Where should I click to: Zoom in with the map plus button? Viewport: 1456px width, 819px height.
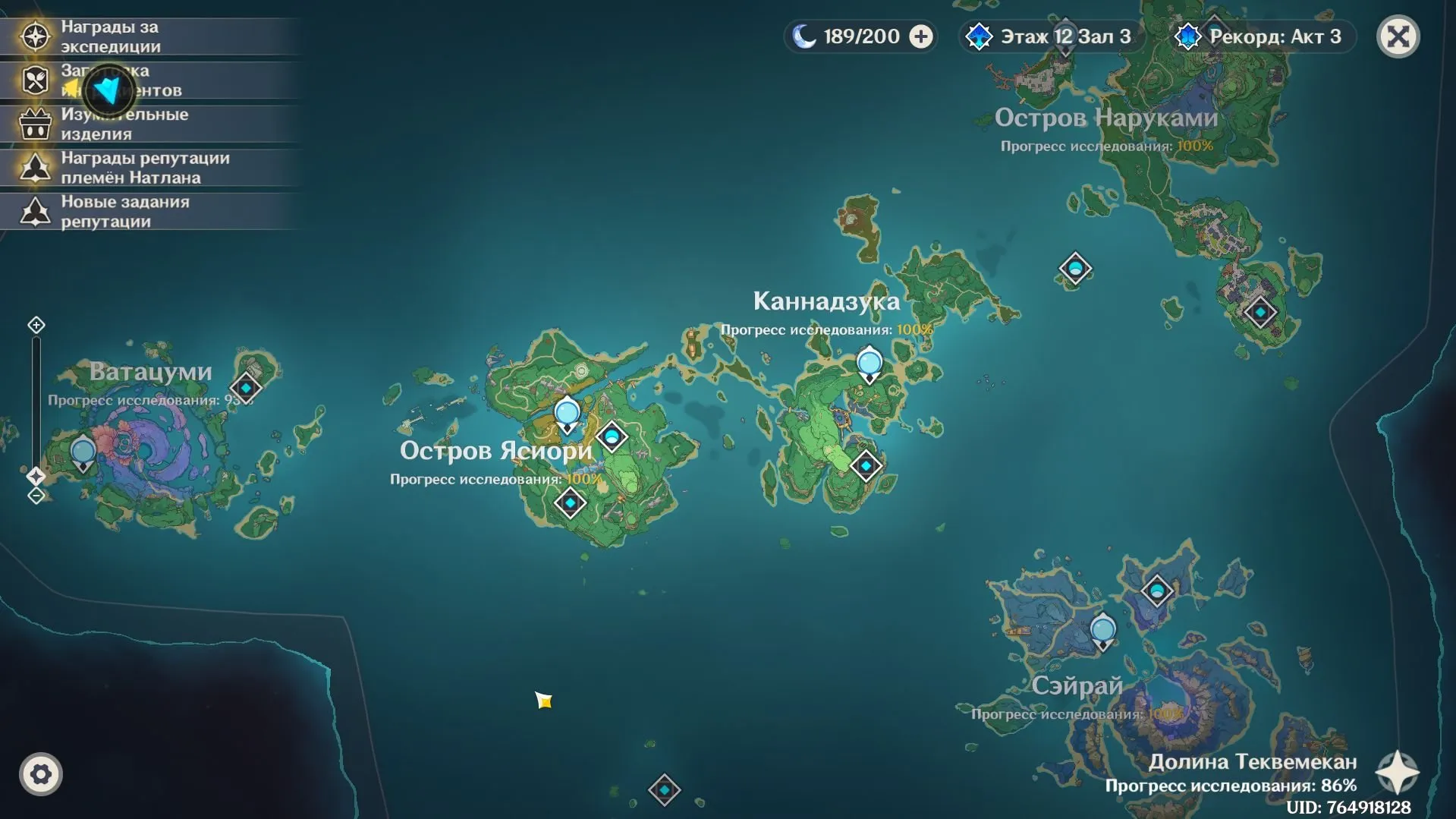(36, 326)
